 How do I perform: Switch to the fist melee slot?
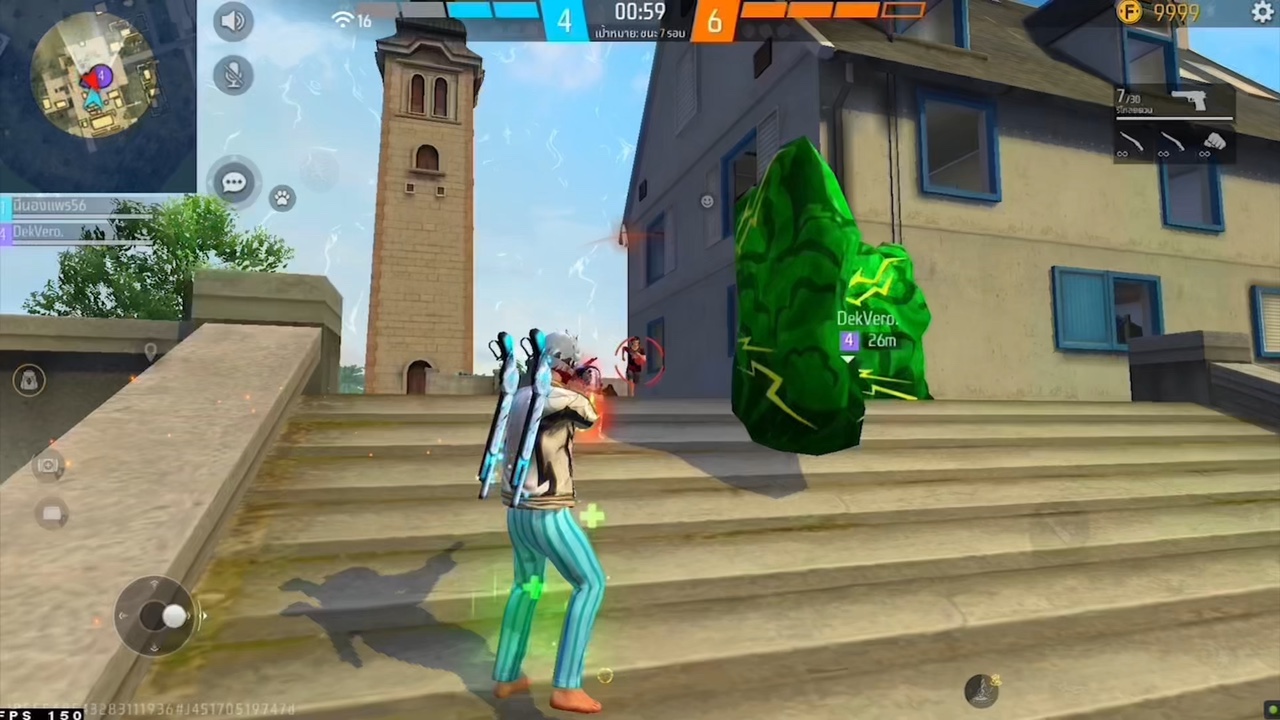[1214, 143]
